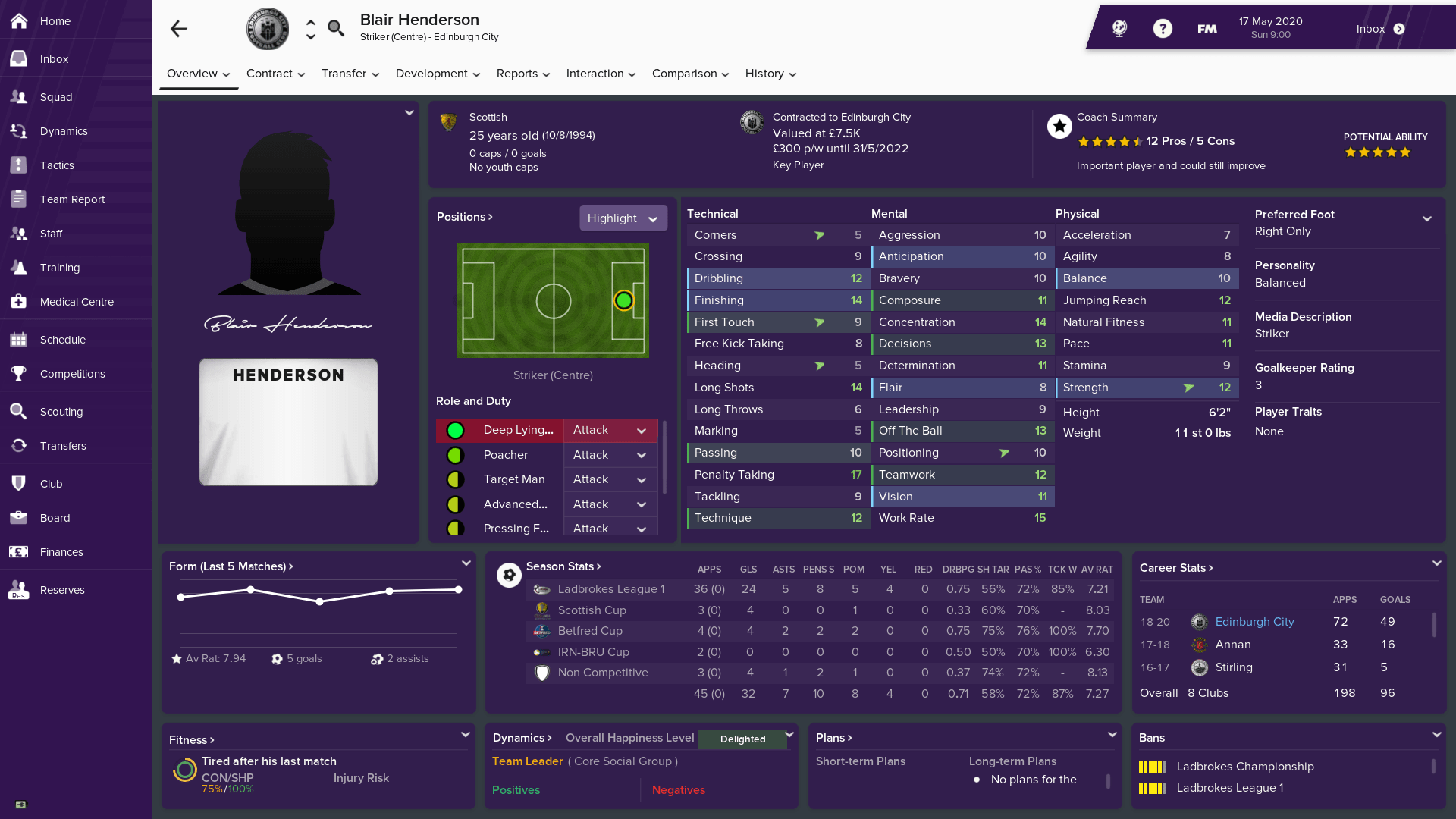Open the Comparison tab
The width and height of the screenshot is (1456, 819).
click(690, 74)
